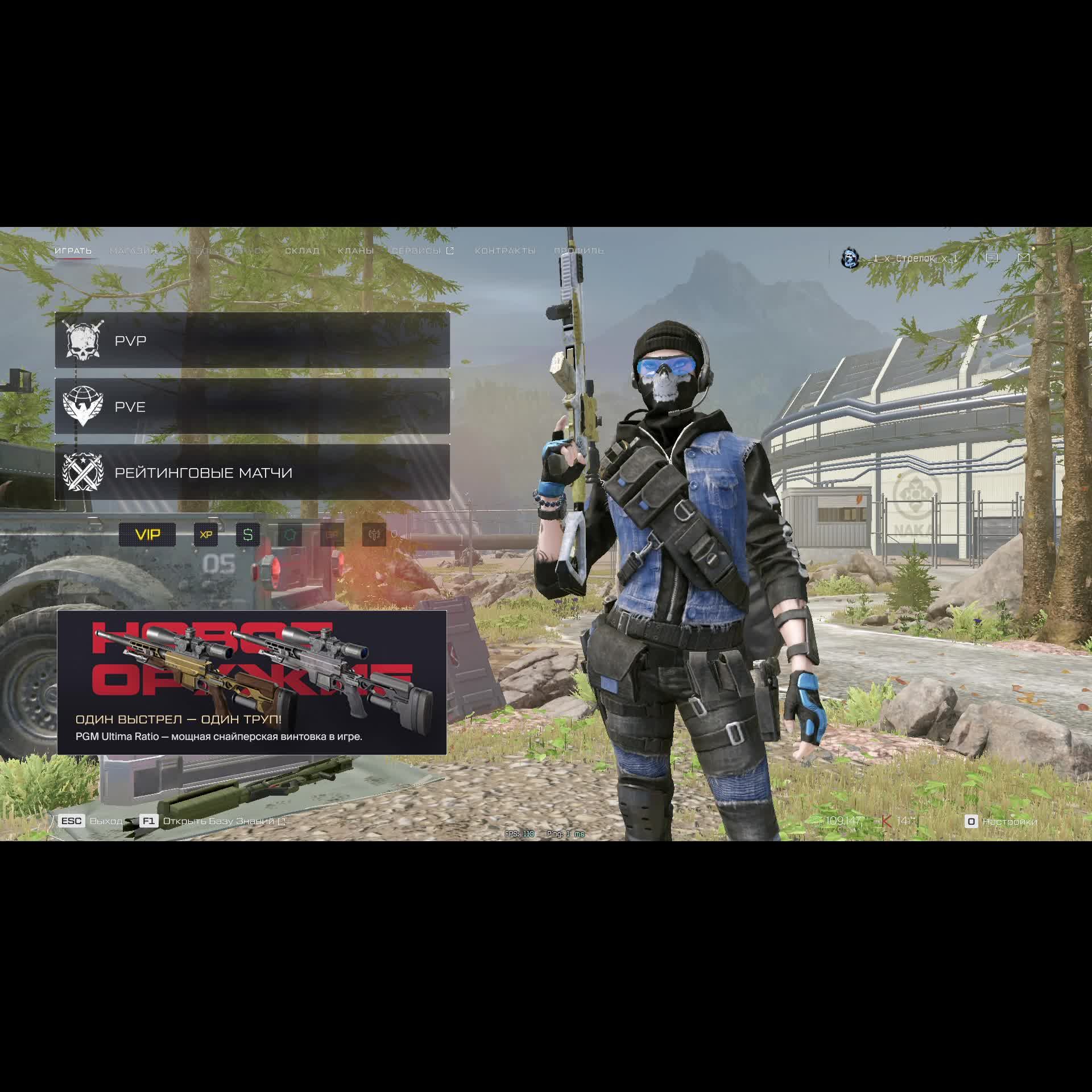1092x1092 pixels.
Task: Open the PGM Ultima Ratio weapon banner
Action: pyautogui.click(x=252, y=682)
